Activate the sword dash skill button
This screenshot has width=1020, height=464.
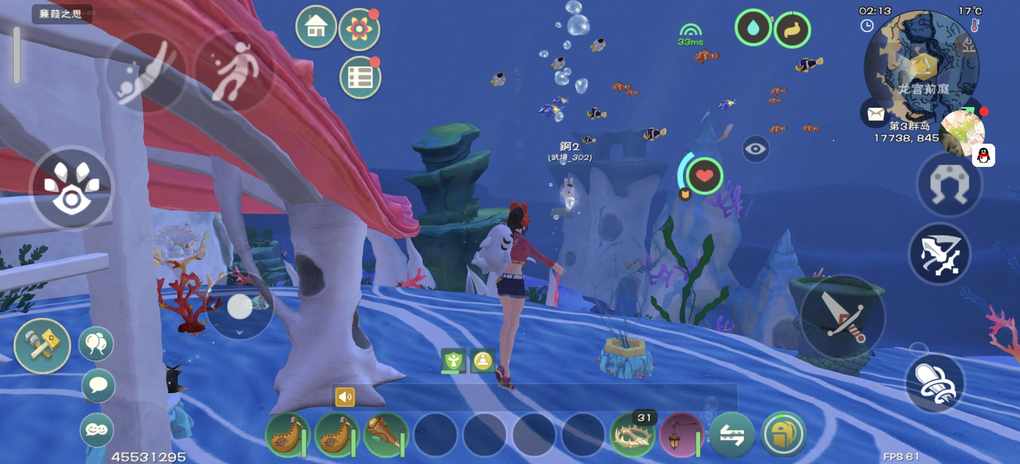939,253
